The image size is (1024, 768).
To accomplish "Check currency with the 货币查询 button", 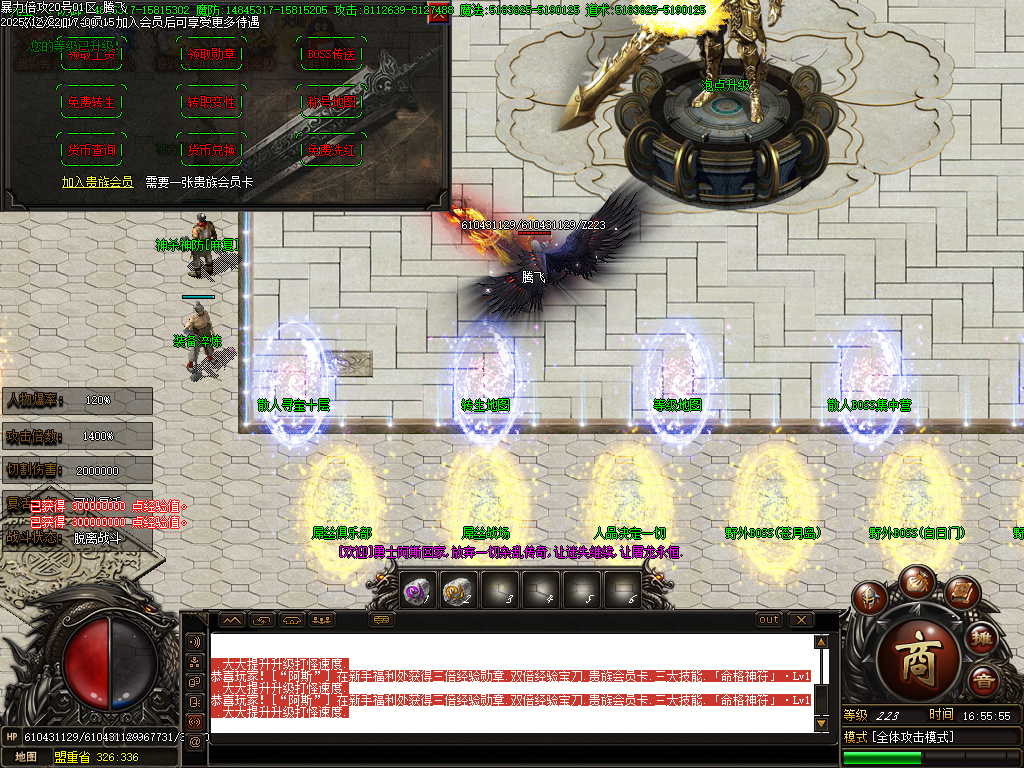I will point(91,150).
